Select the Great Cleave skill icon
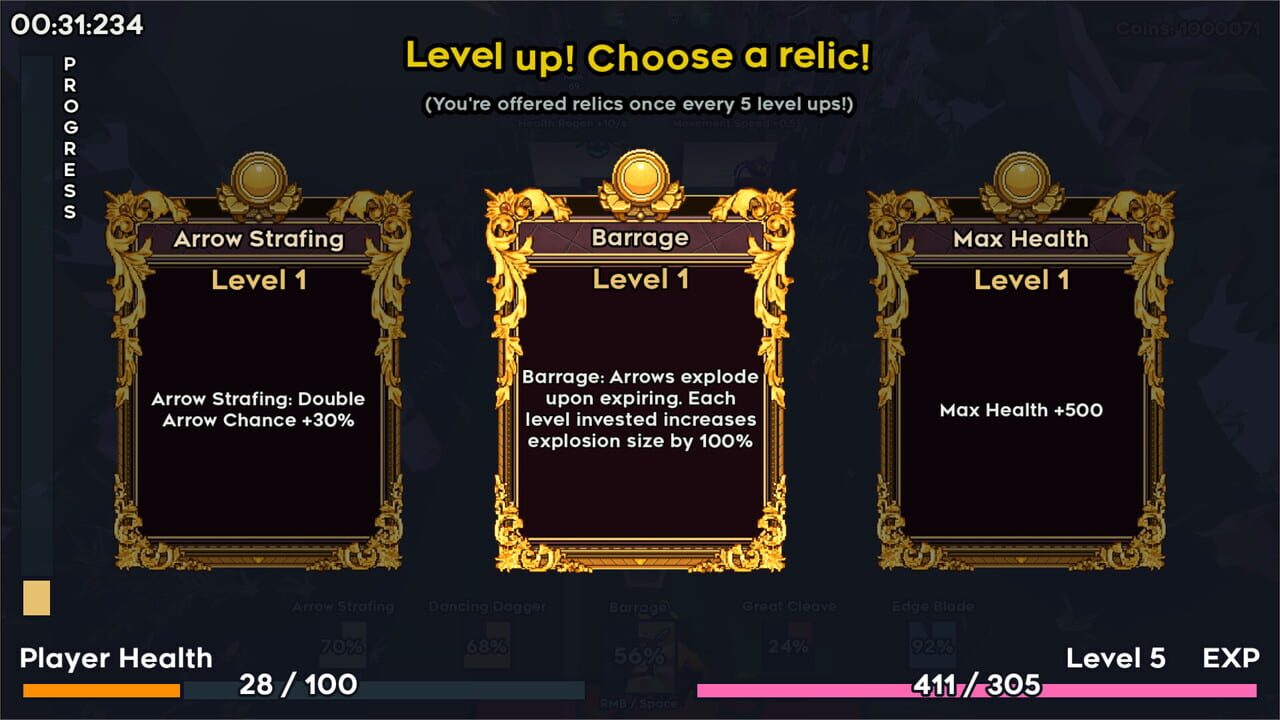Viewport: 1280px width, 720px height. (x=789, y=640)
